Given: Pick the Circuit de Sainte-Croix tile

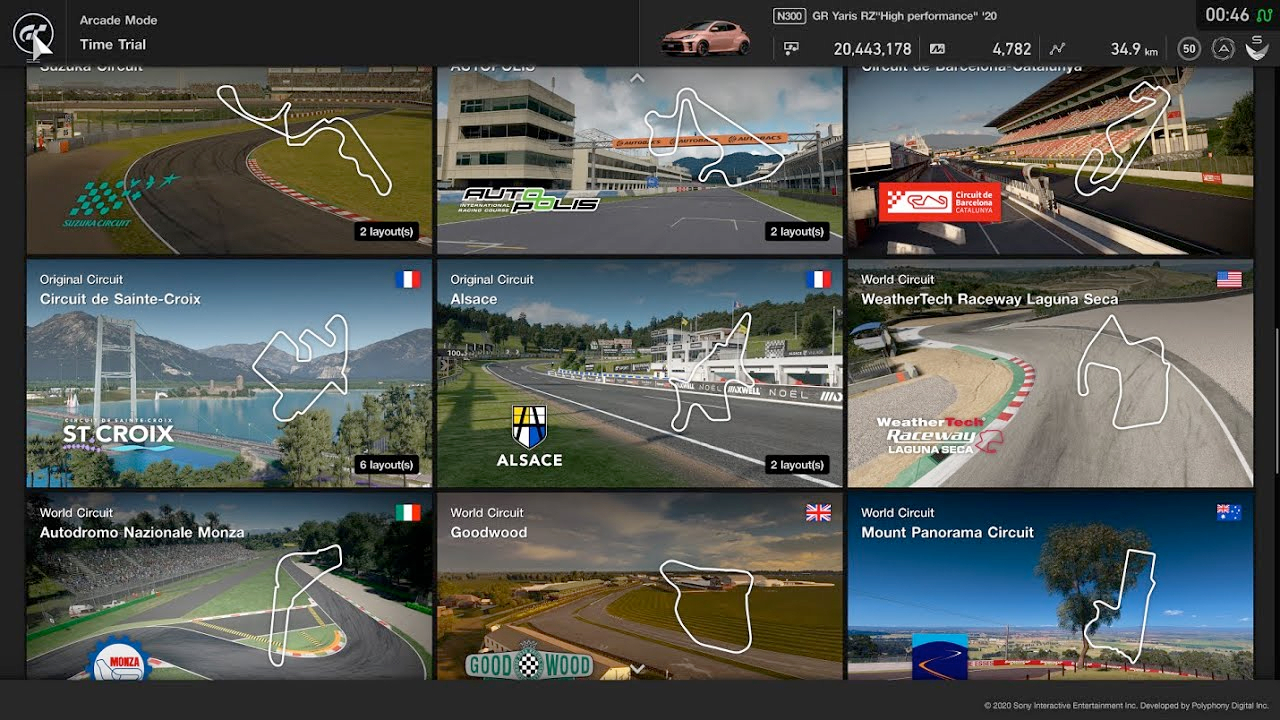Looking at the screenshot, I should pos(229,373).
